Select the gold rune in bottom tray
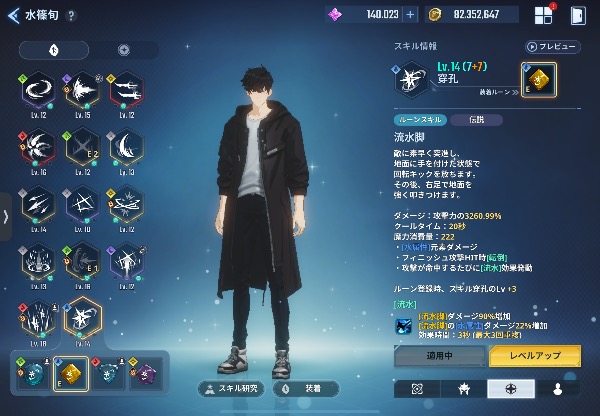Screen dimensions: 600x416 pyautogui.click(x=72, y=371)
